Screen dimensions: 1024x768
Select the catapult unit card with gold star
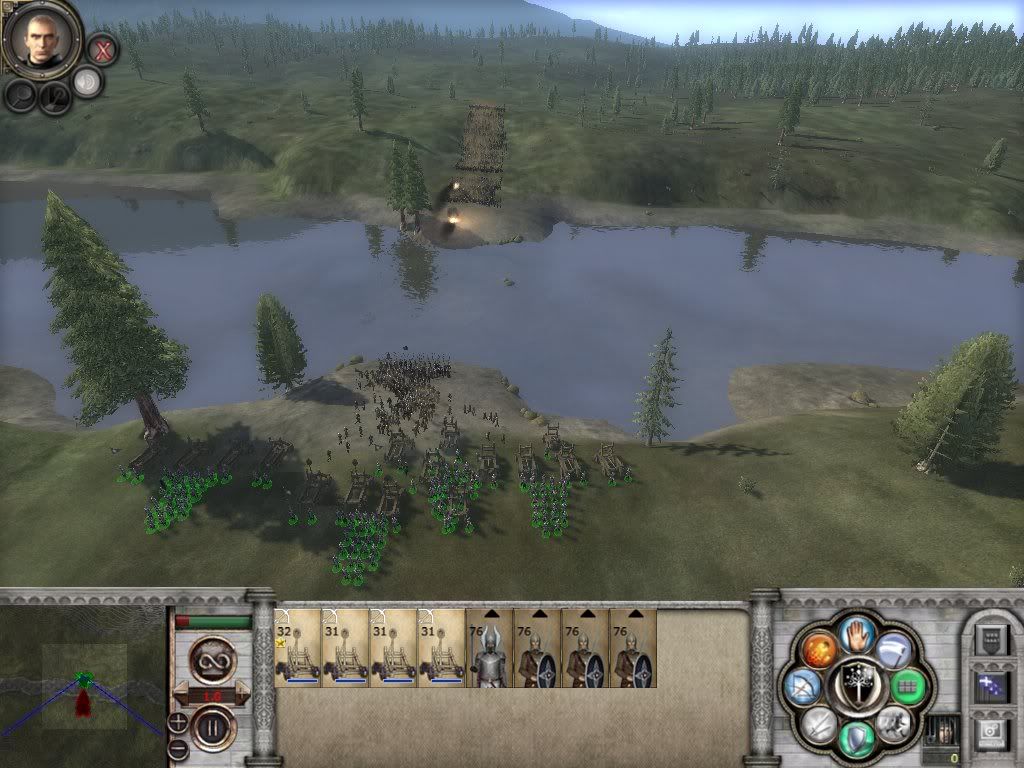(x=298, y=648)
